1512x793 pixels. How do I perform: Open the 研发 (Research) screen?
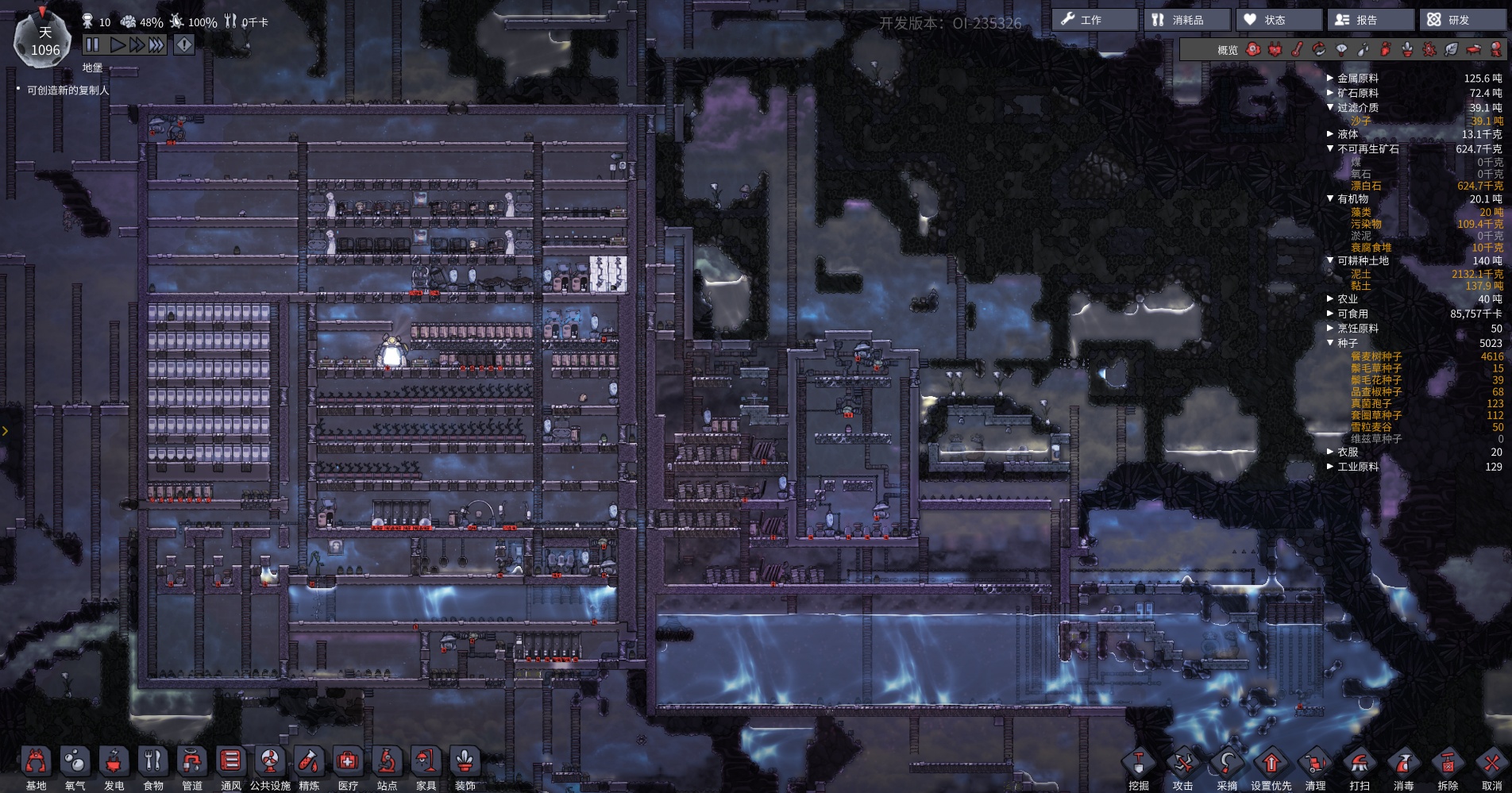click(1461, 20)
